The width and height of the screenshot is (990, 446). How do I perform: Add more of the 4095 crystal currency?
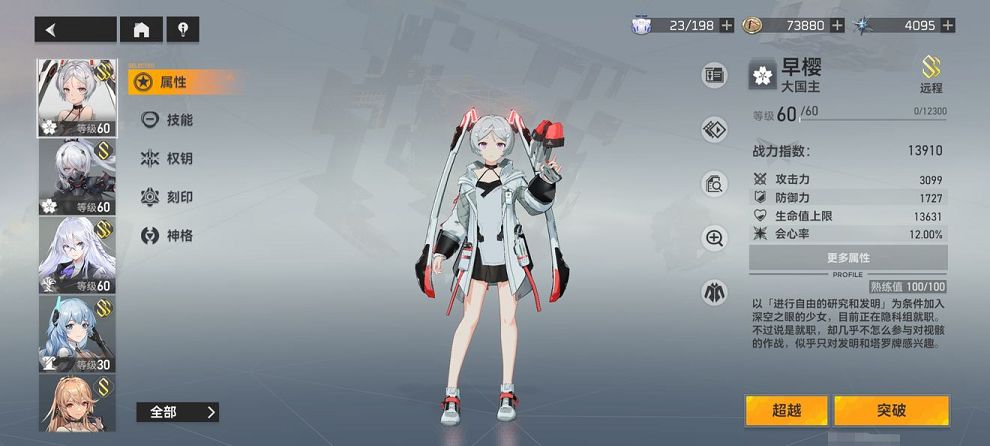(x=948, y=25)
